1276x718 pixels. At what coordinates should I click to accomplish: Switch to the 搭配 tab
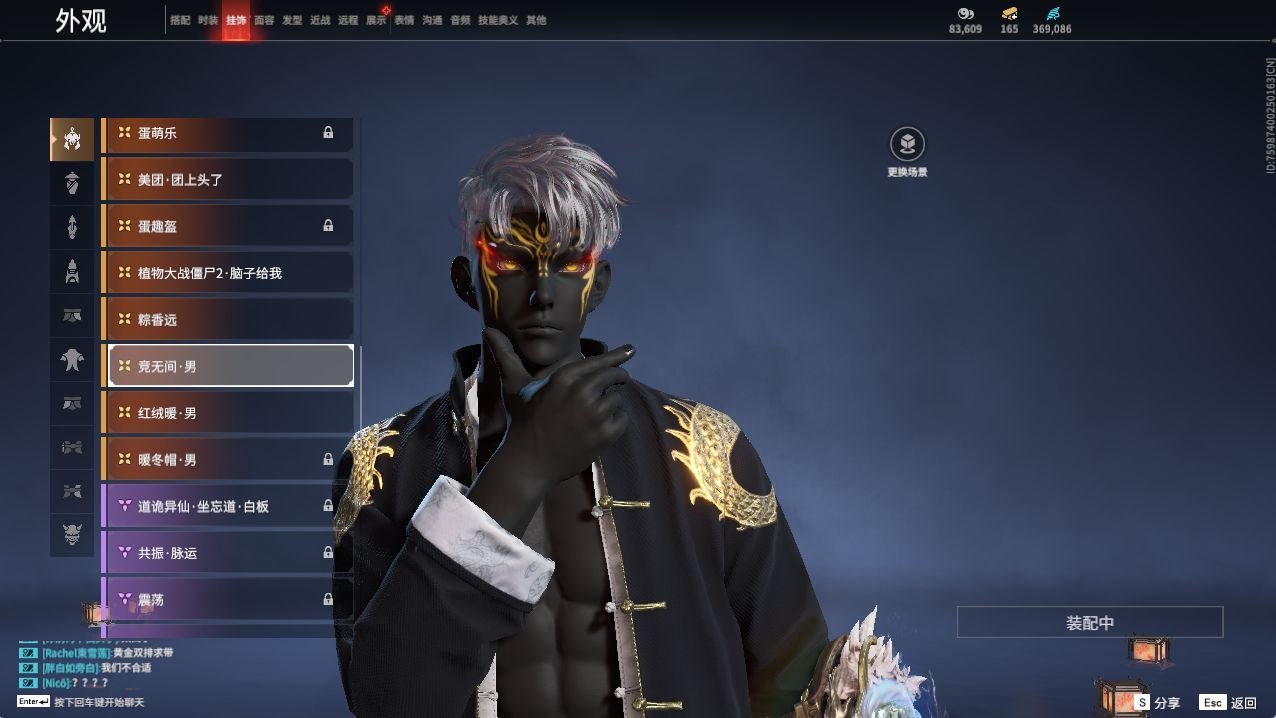point(180,20)
